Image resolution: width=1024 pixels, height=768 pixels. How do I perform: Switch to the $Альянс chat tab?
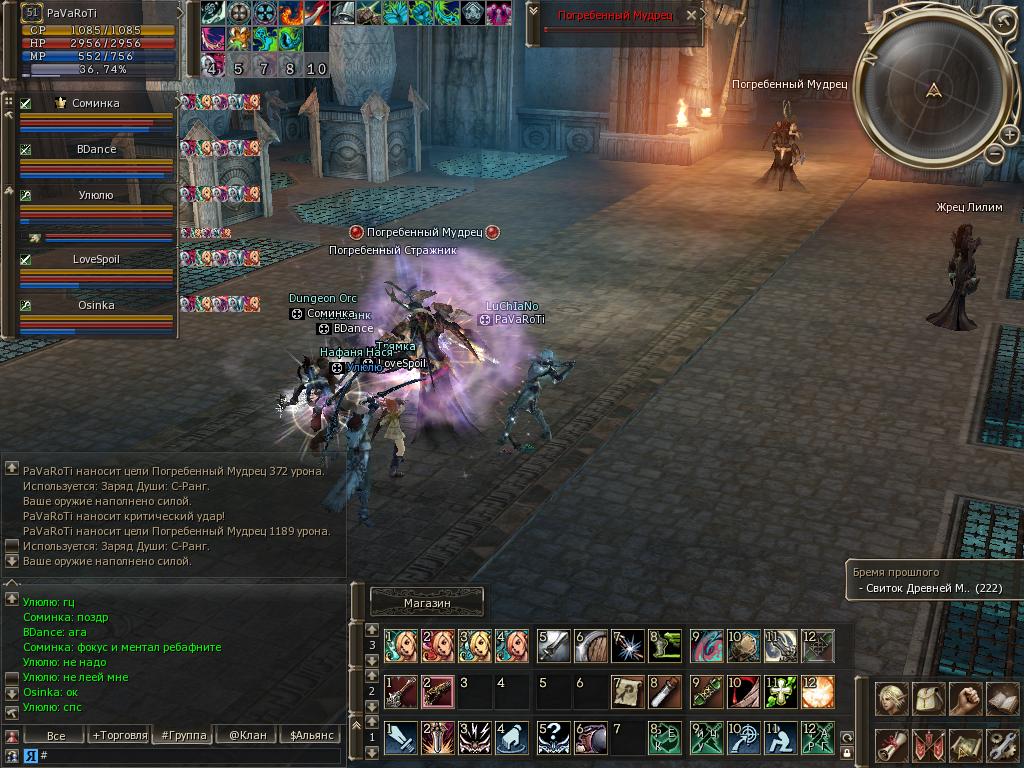click(311, 736)
